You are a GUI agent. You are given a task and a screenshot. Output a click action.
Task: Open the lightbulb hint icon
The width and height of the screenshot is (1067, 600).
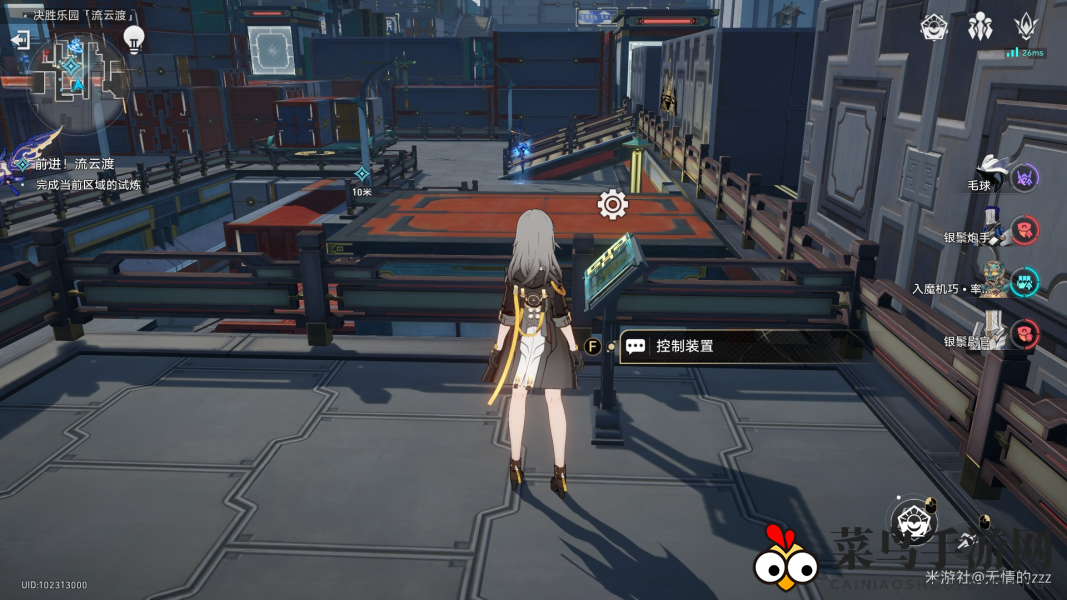[x=134, y=38]
